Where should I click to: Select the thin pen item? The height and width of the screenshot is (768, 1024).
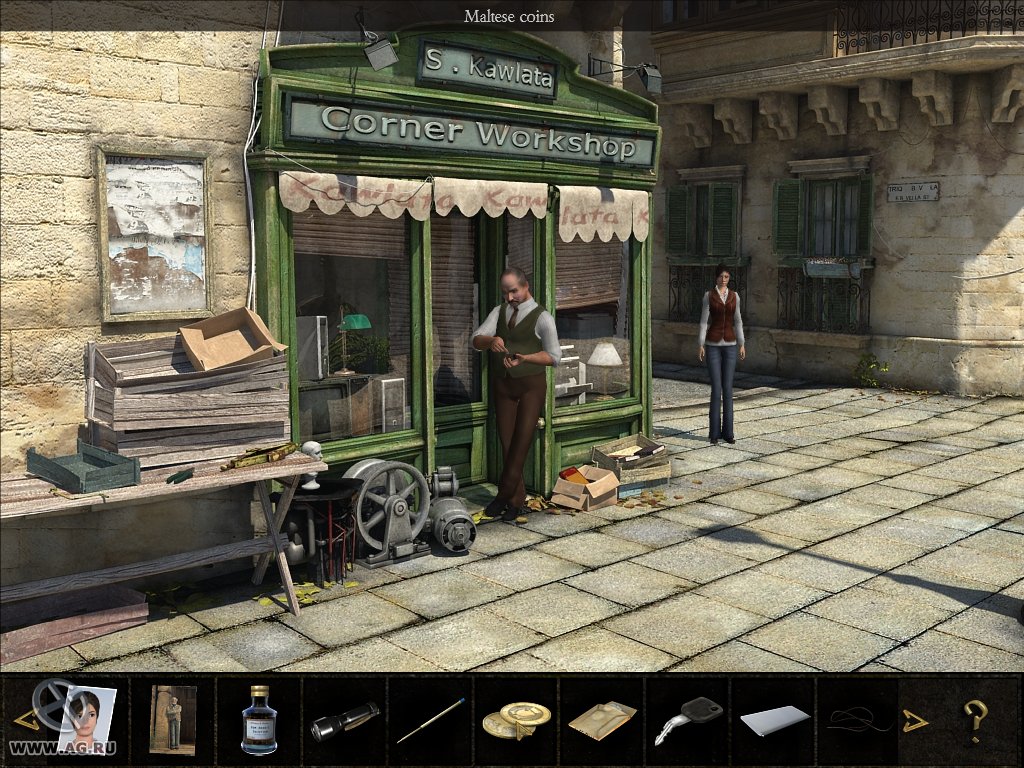(430, 720)
